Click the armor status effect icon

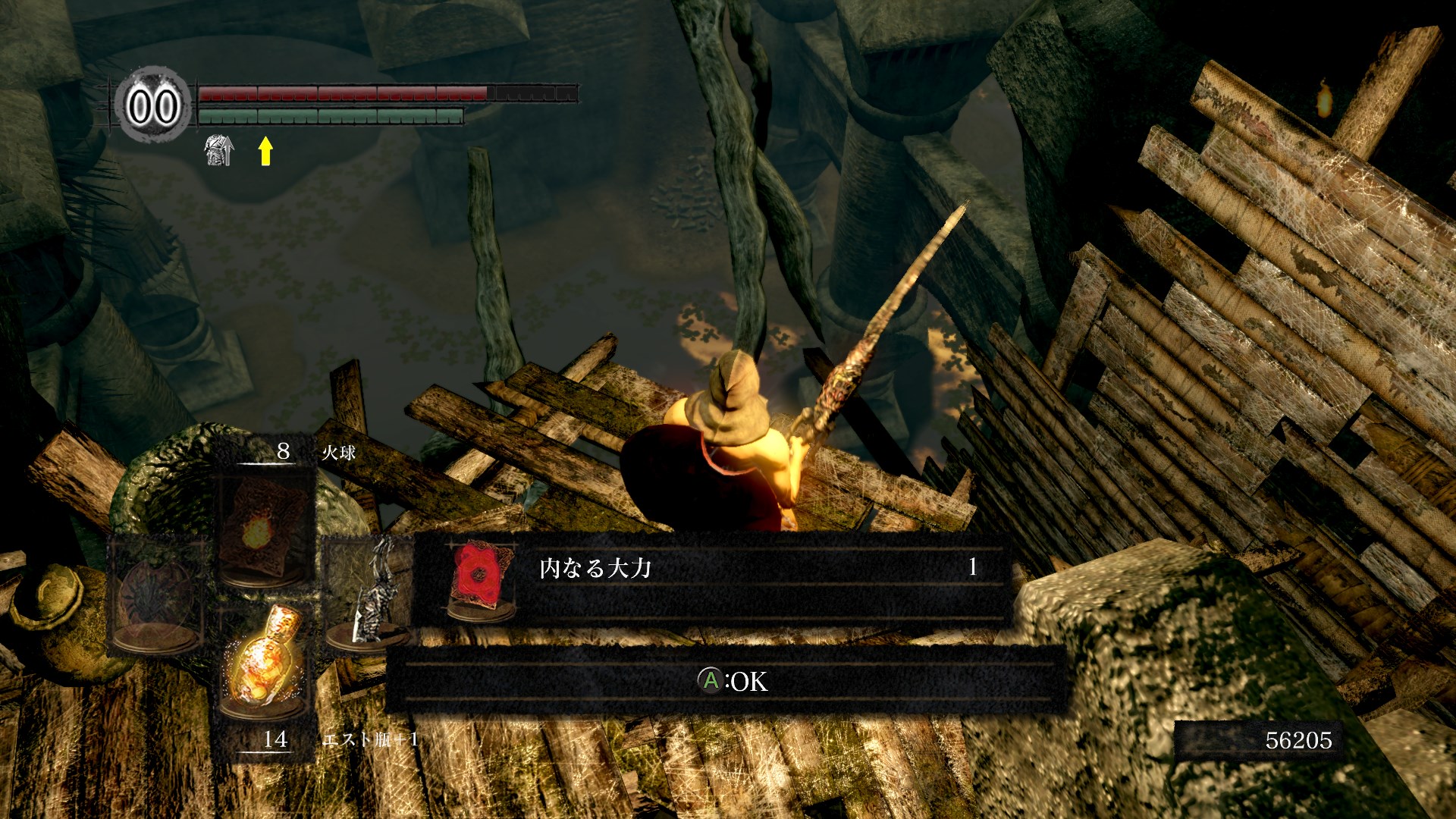click(218, 150)
